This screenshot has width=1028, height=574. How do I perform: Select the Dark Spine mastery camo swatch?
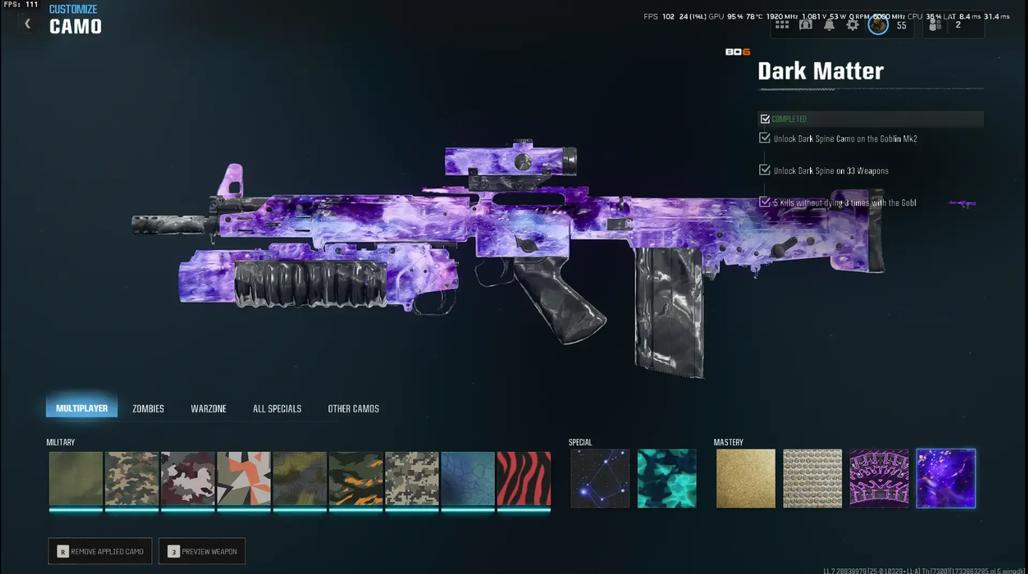(x=879, y=479)
